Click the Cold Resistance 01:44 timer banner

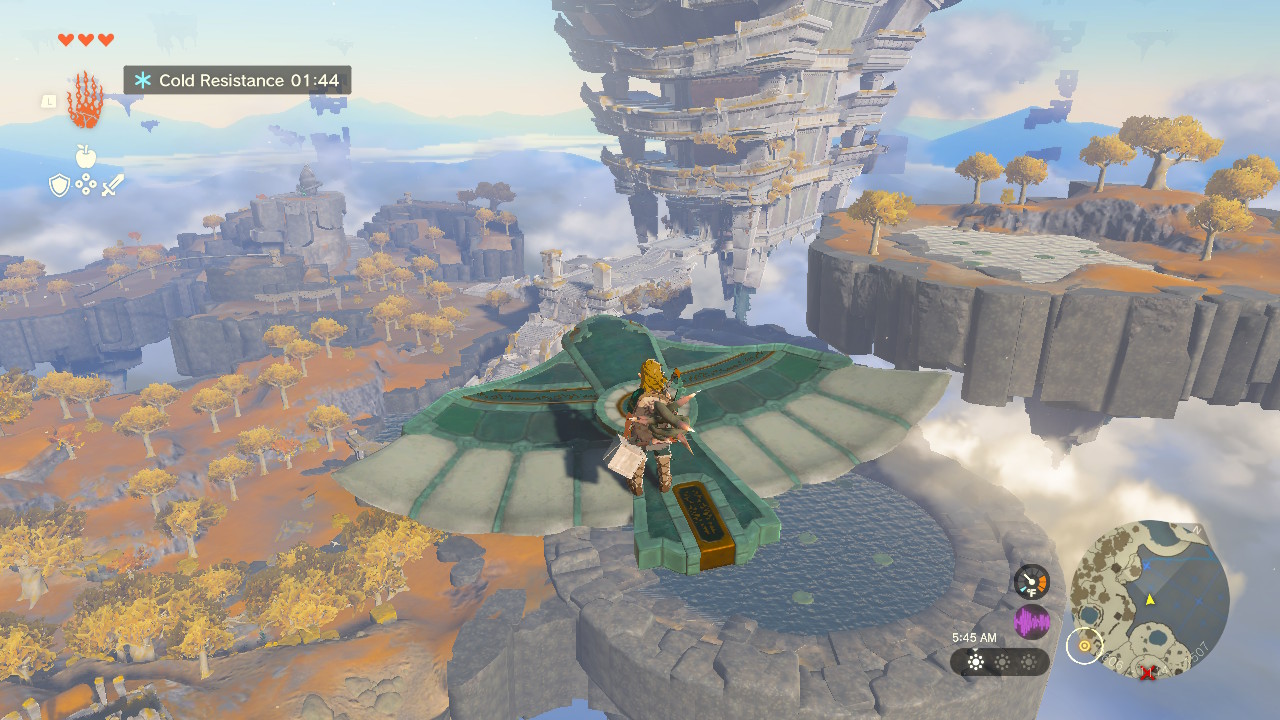(237, 80)
